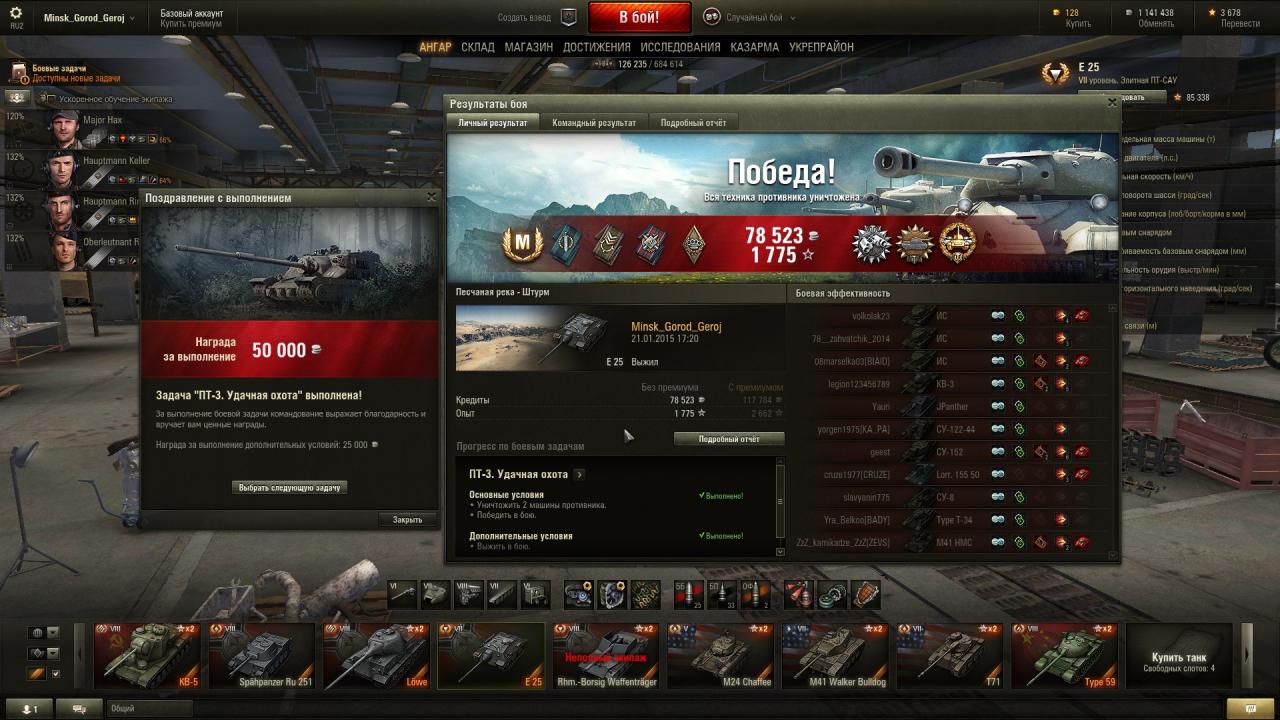The image size is (1280, 720).
Task: Switch to «Командный результат» tab
Action: (x=594, y=123)
